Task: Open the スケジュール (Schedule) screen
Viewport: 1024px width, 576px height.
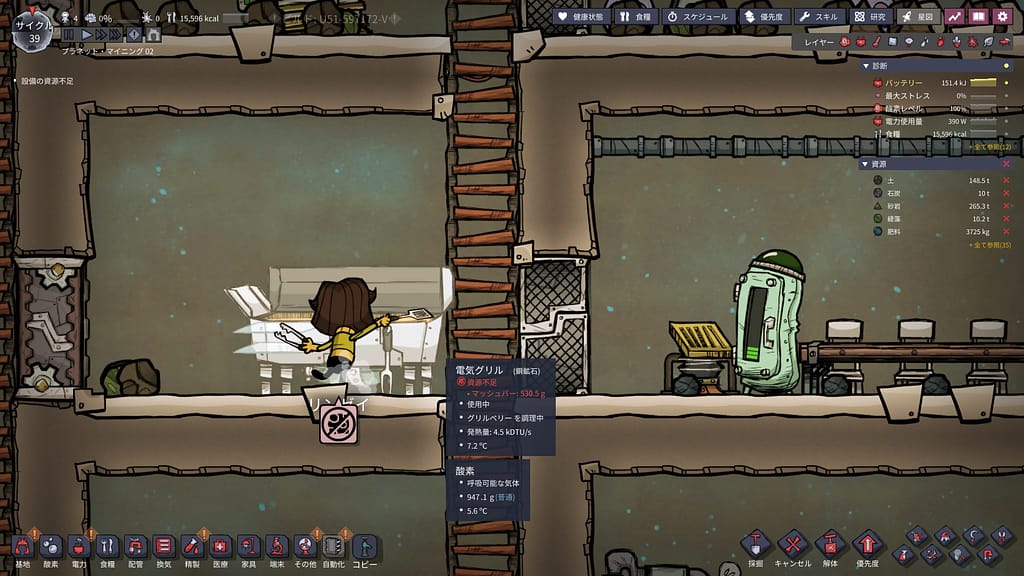Action: (698, 16)
